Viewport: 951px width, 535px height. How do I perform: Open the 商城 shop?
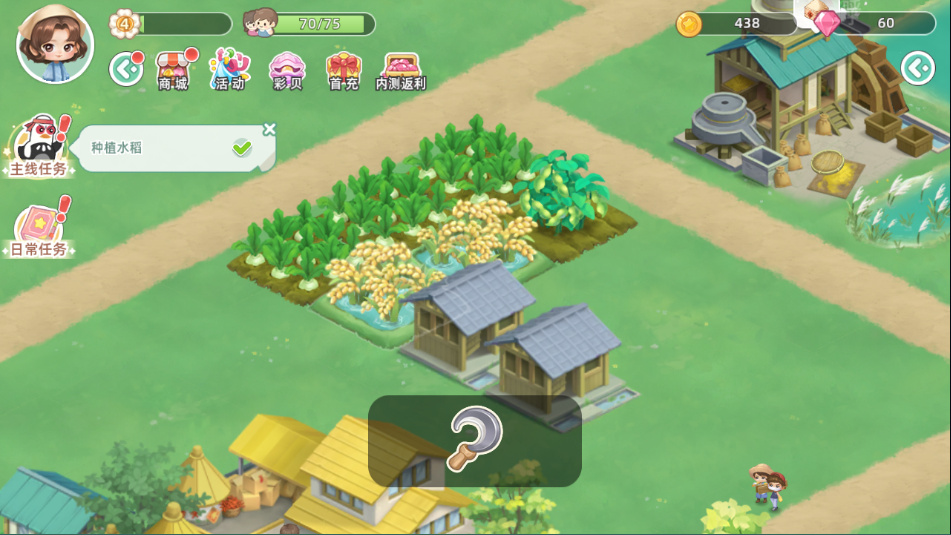click(x=173, y=70)
